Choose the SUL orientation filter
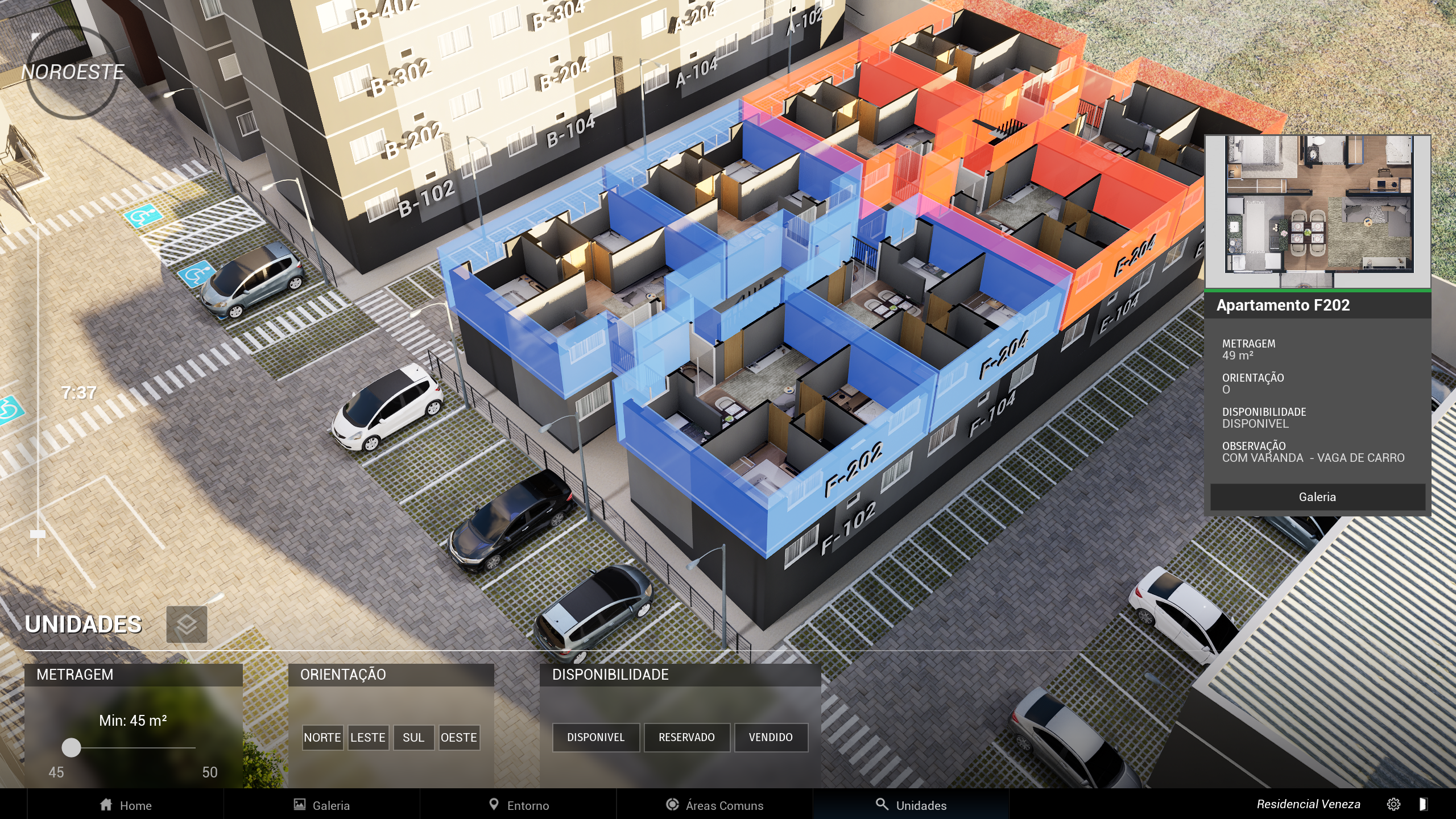Screen dimensions: 1456x819 coord(413,738)
